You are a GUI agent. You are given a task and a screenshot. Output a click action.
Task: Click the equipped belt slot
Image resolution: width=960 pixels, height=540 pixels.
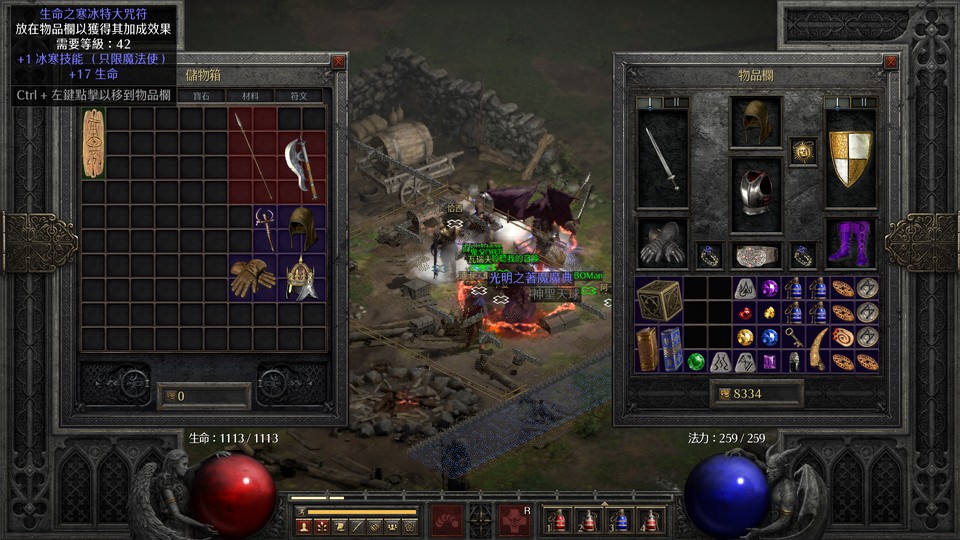click(756, 256)
